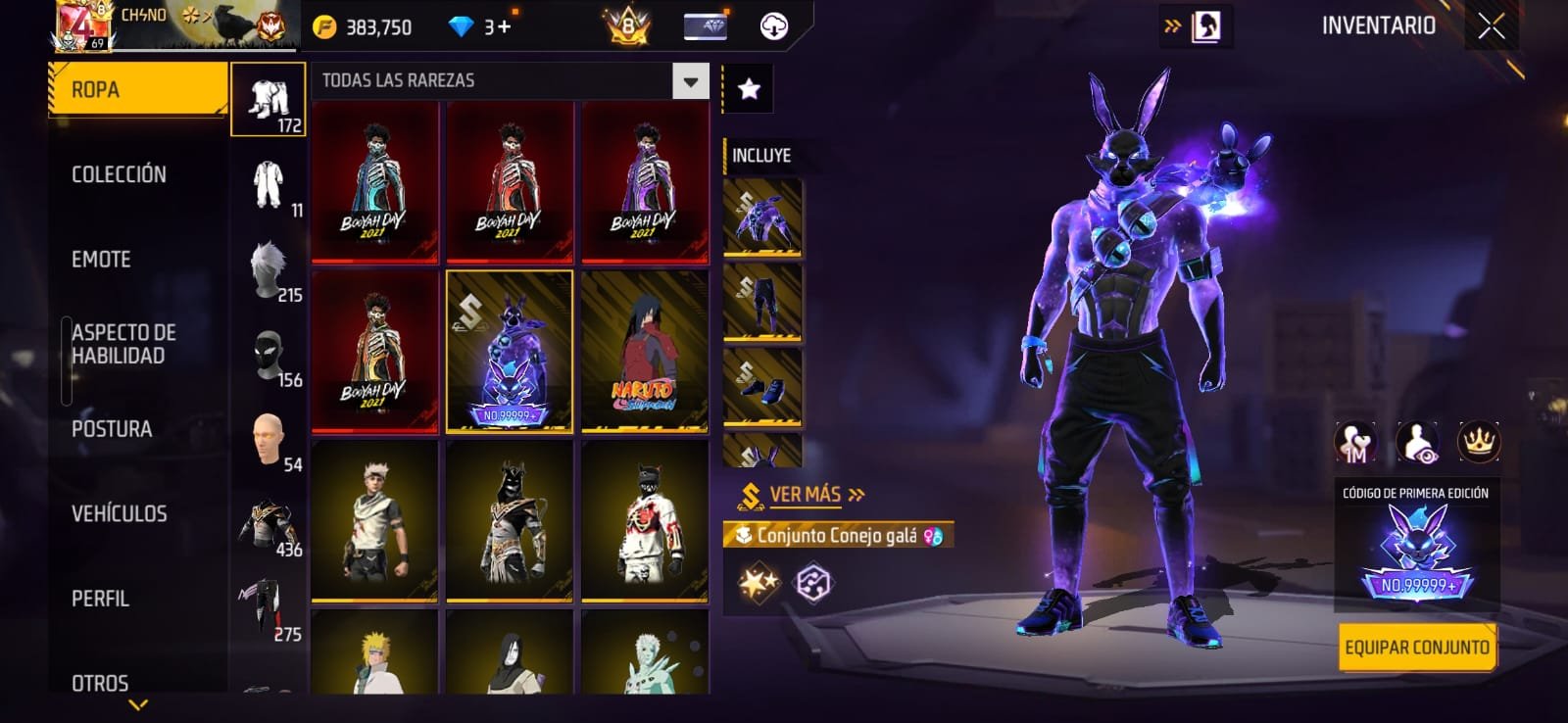Go to the POSTURA category
Viewport: 1568px width, 723px height.
pos(112,429)
